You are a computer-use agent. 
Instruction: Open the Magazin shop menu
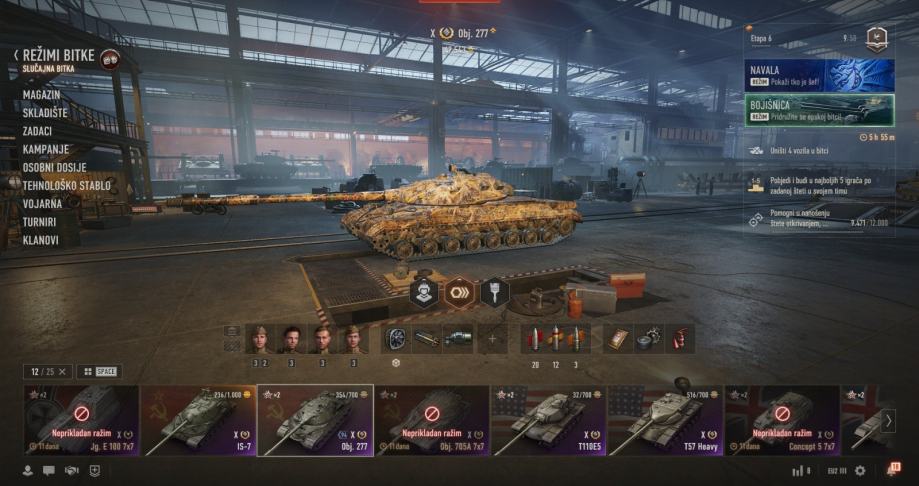(42, 94)
